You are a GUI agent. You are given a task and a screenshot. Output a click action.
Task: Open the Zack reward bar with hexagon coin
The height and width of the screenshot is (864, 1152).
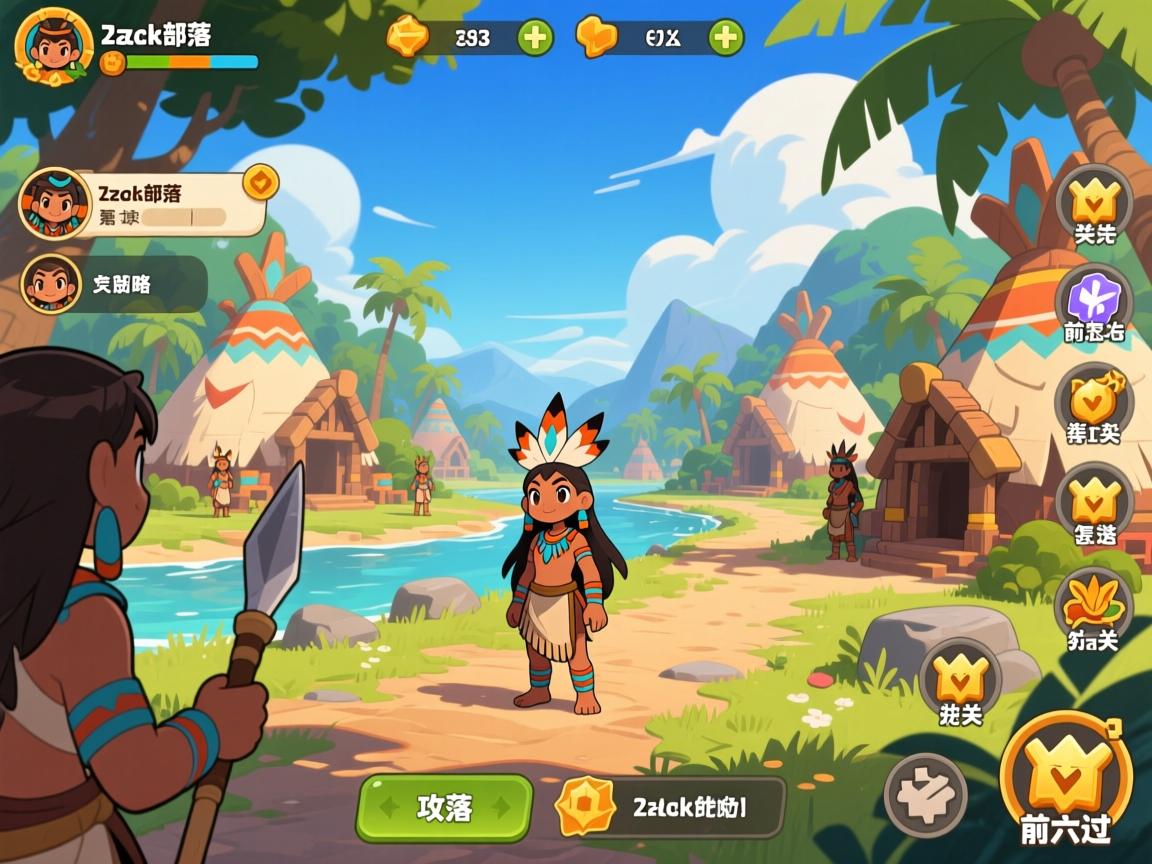point(670,807)
